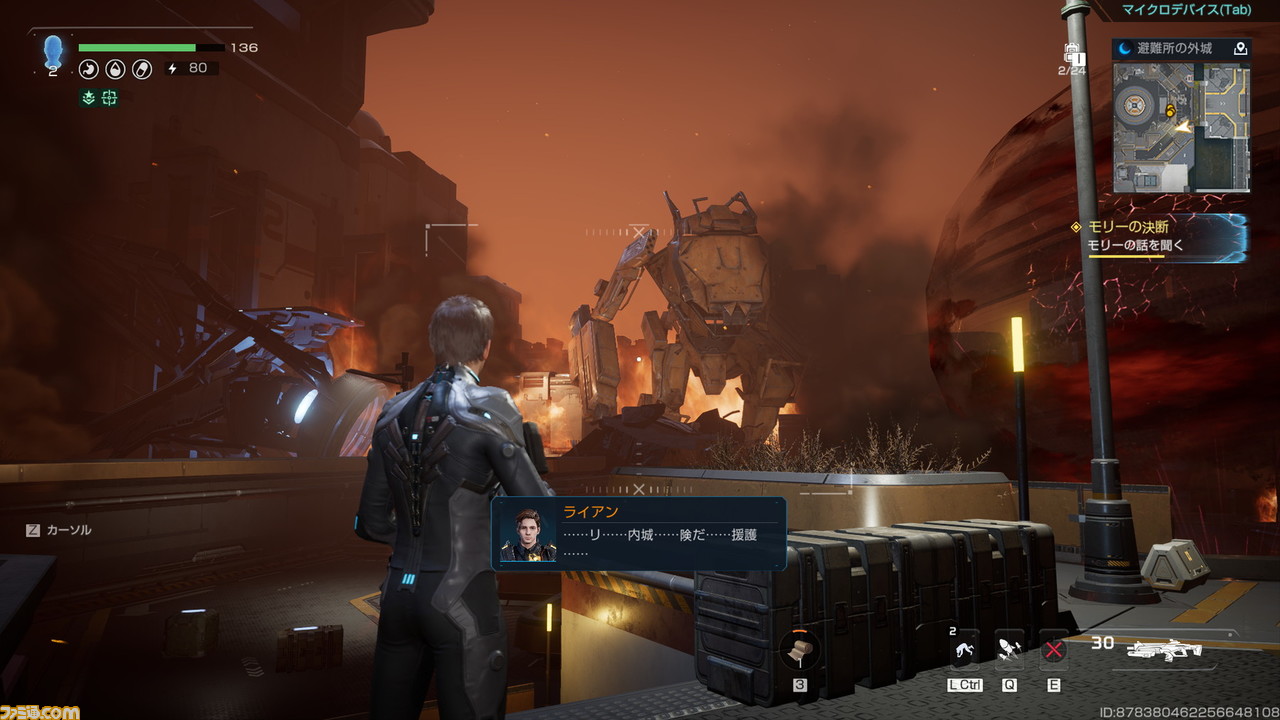
Task: Check the stomach hunger status icon
Action: click(89, 69)
